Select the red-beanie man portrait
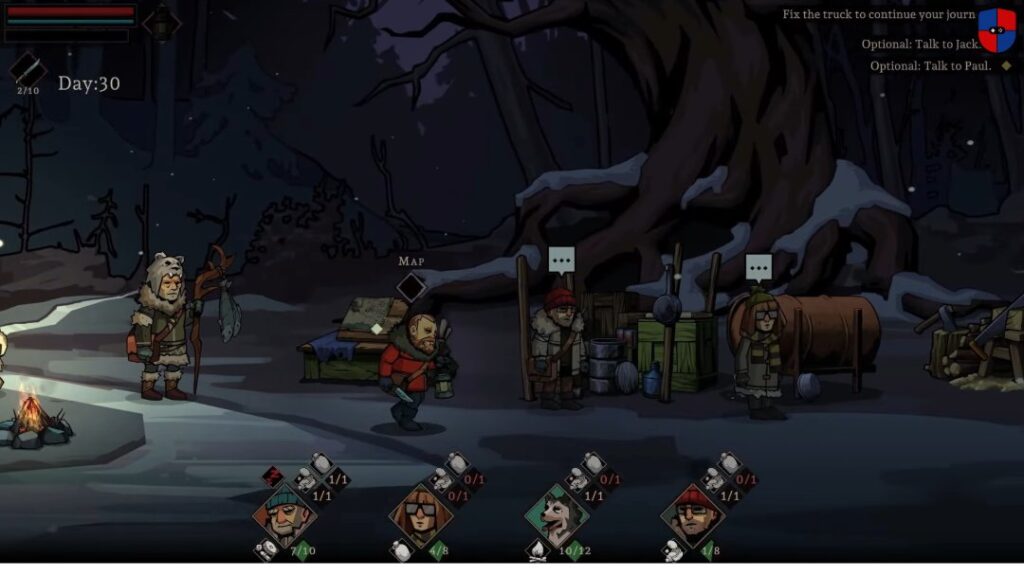 click(x=692, y=515)
